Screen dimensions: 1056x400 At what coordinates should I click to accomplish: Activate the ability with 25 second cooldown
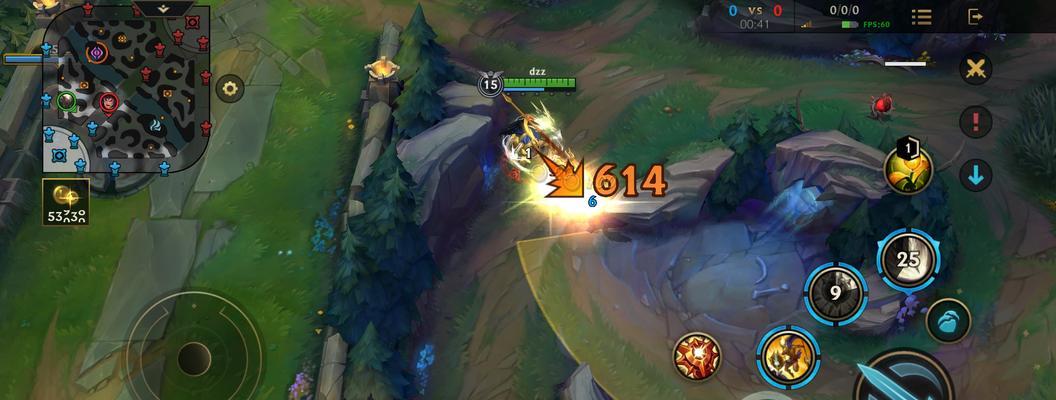pos(908,260)
